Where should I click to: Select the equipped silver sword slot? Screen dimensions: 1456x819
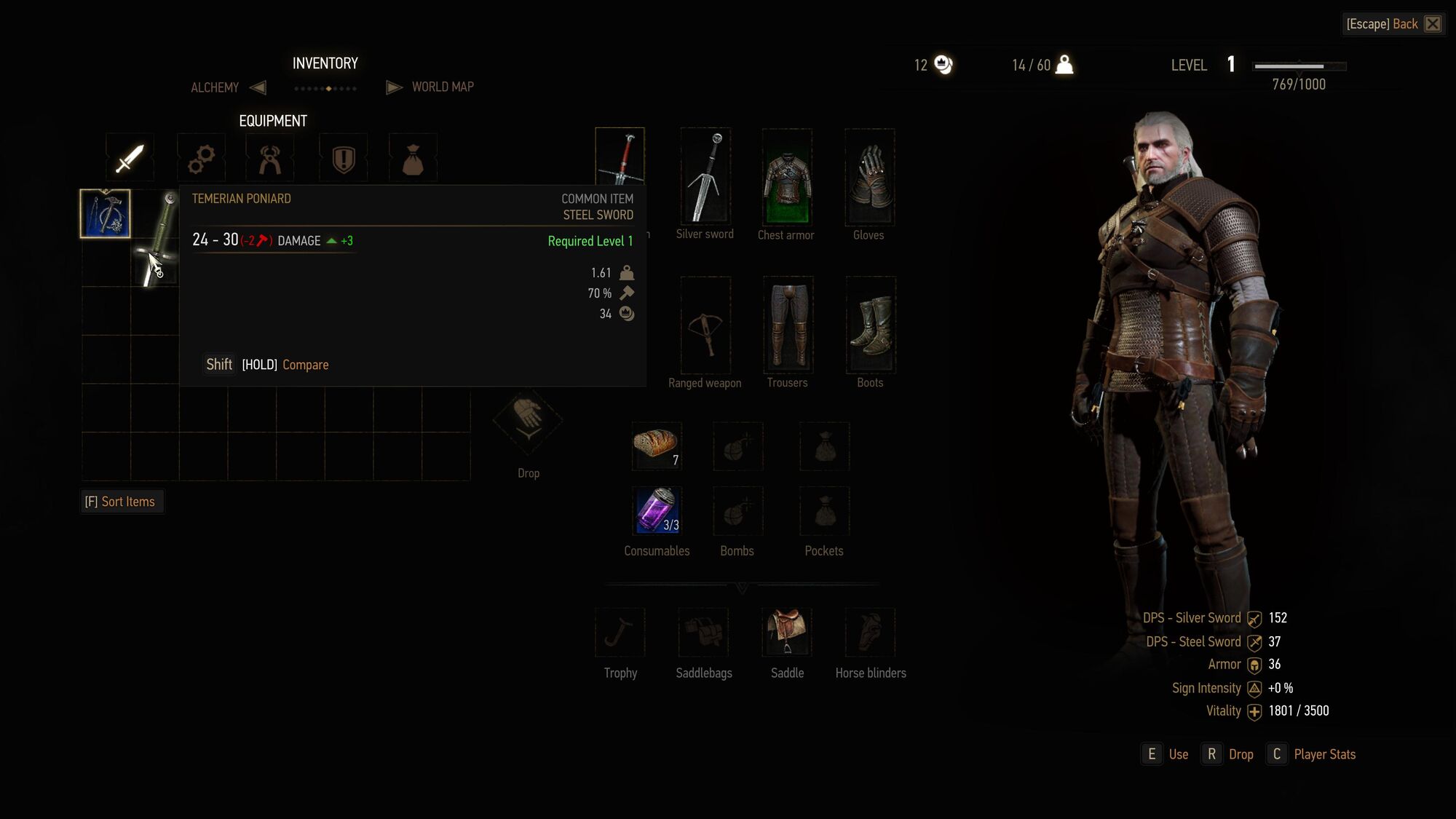(705, 177)
